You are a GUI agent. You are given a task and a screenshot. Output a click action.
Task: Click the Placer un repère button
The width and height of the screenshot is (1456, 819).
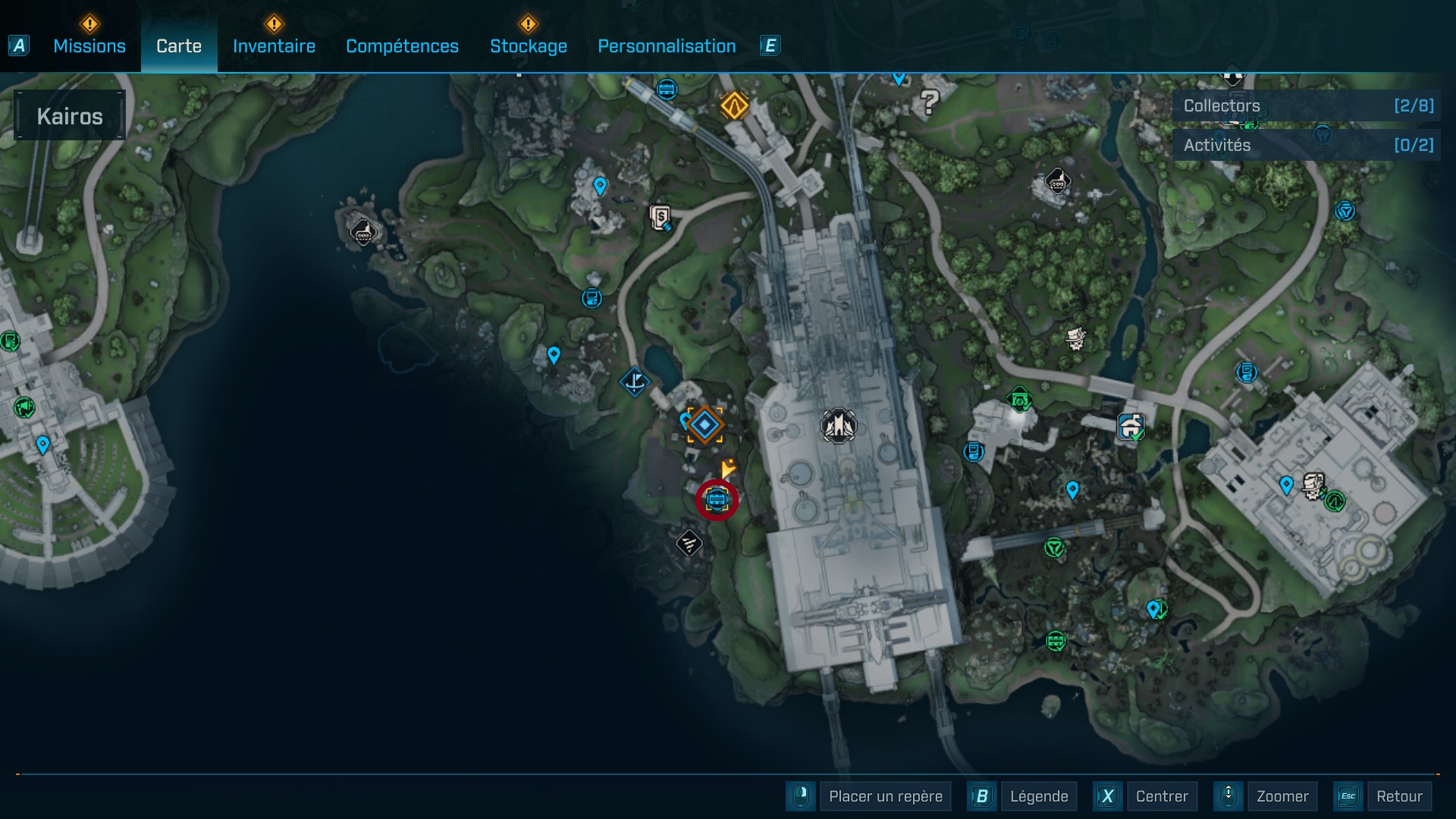[x=885, y=796]
